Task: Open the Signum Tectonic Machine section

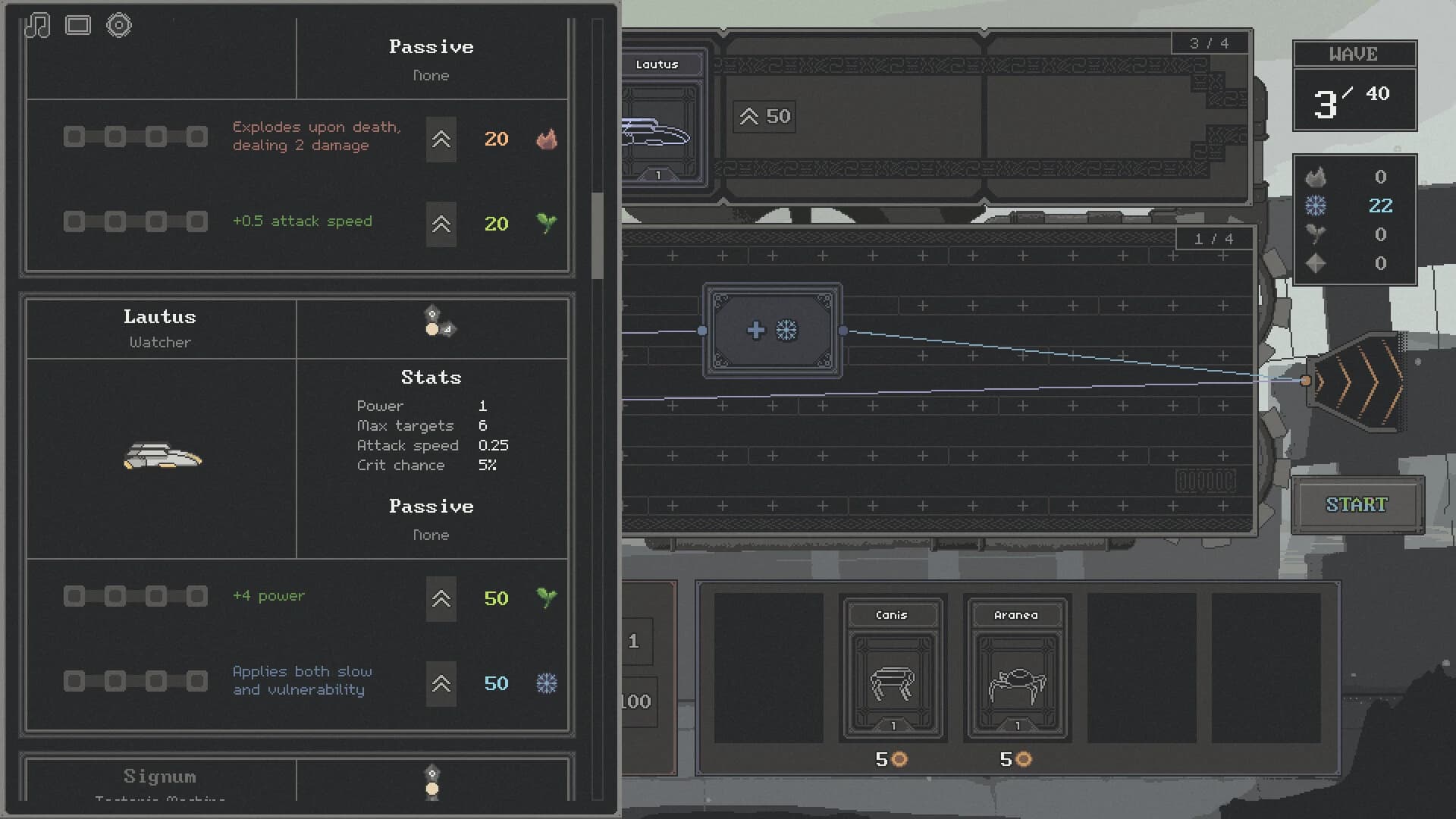Action: point(159,777)
